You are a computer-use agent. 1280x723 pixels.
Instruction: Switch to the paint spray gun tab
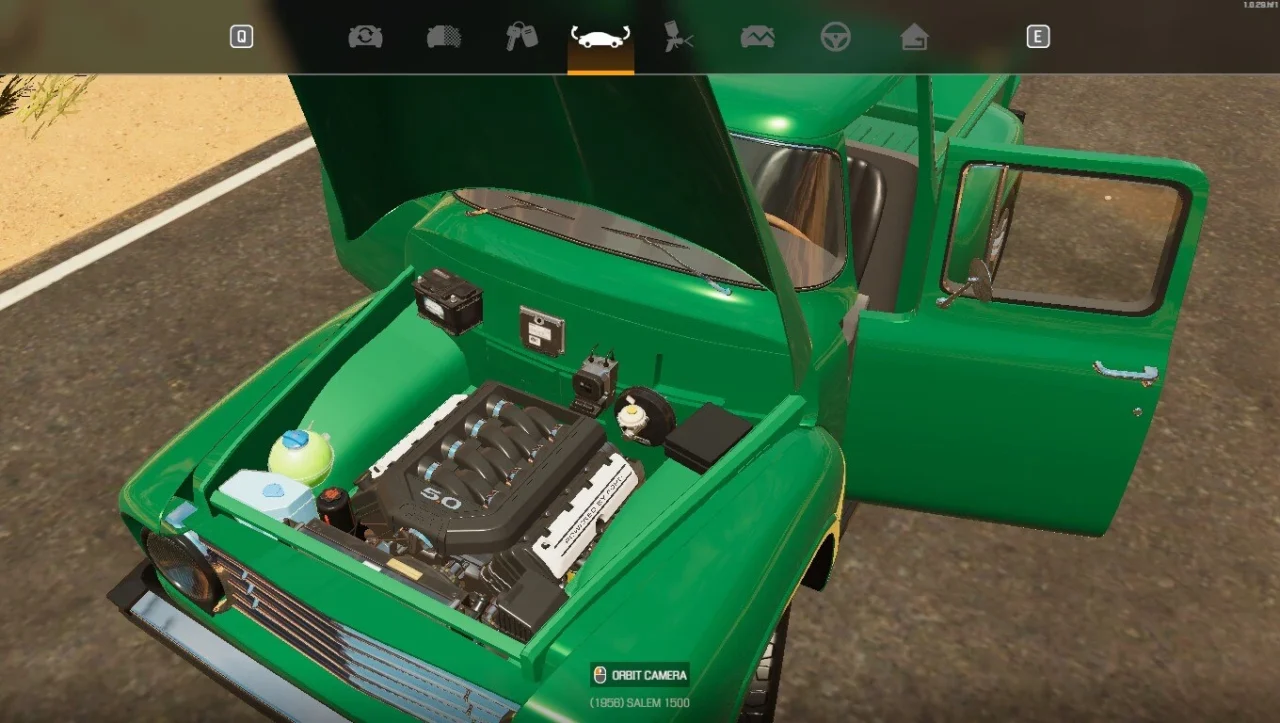679,37
